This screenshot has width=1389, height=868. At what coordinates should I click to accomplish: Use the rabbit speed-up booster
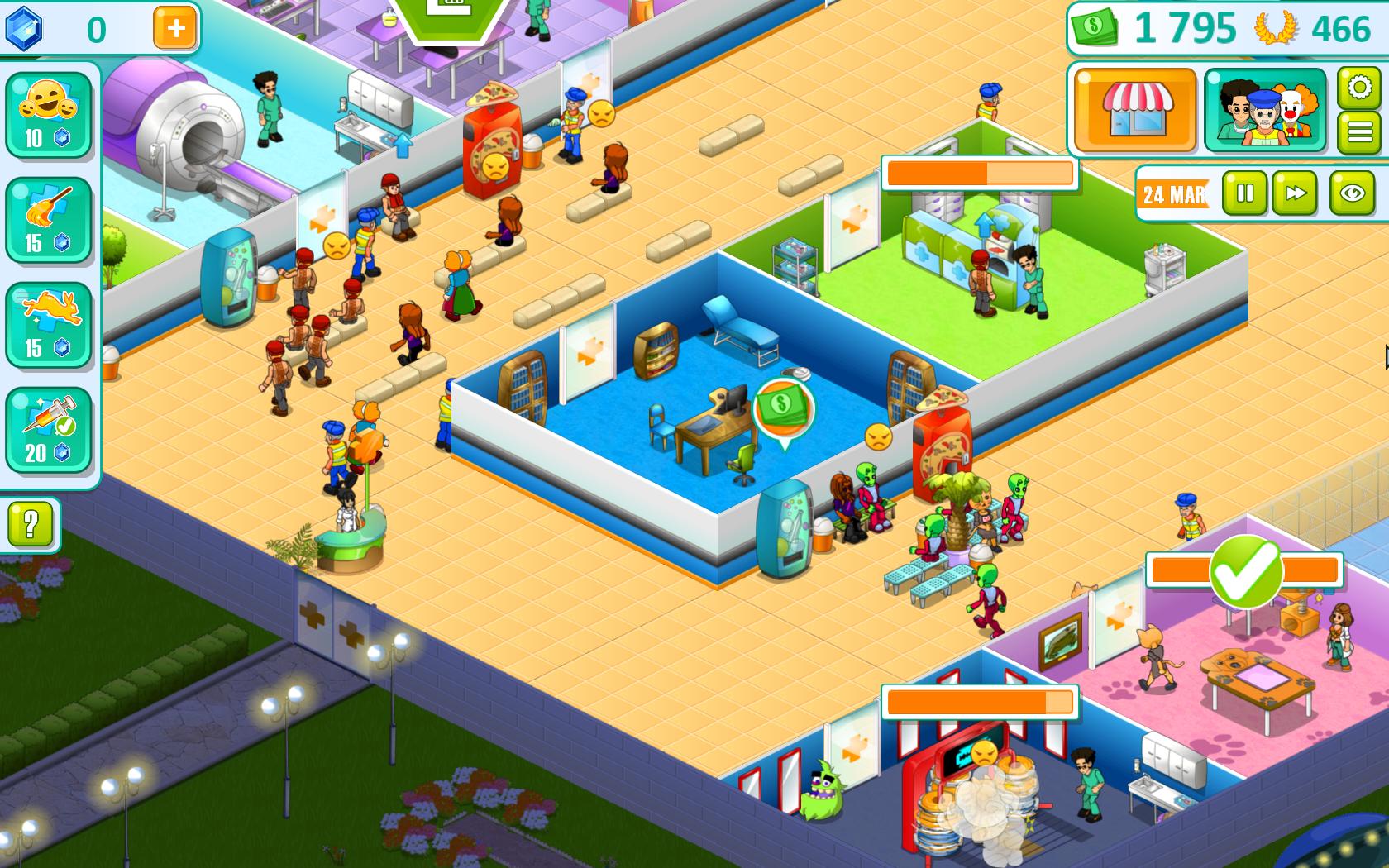47,316
